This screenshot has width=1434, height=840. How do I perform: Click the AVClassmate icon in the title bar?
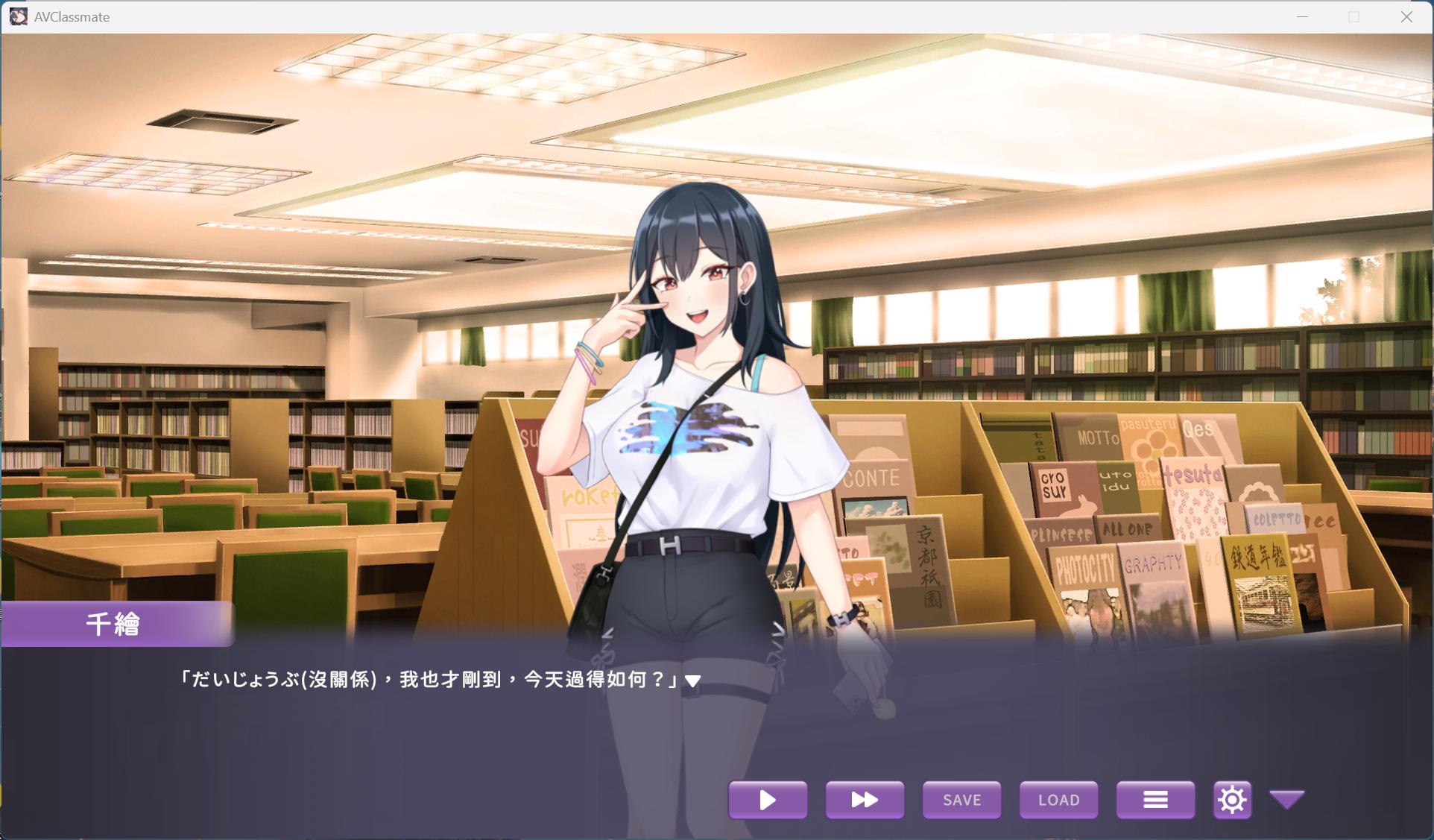tap(18, 16)
